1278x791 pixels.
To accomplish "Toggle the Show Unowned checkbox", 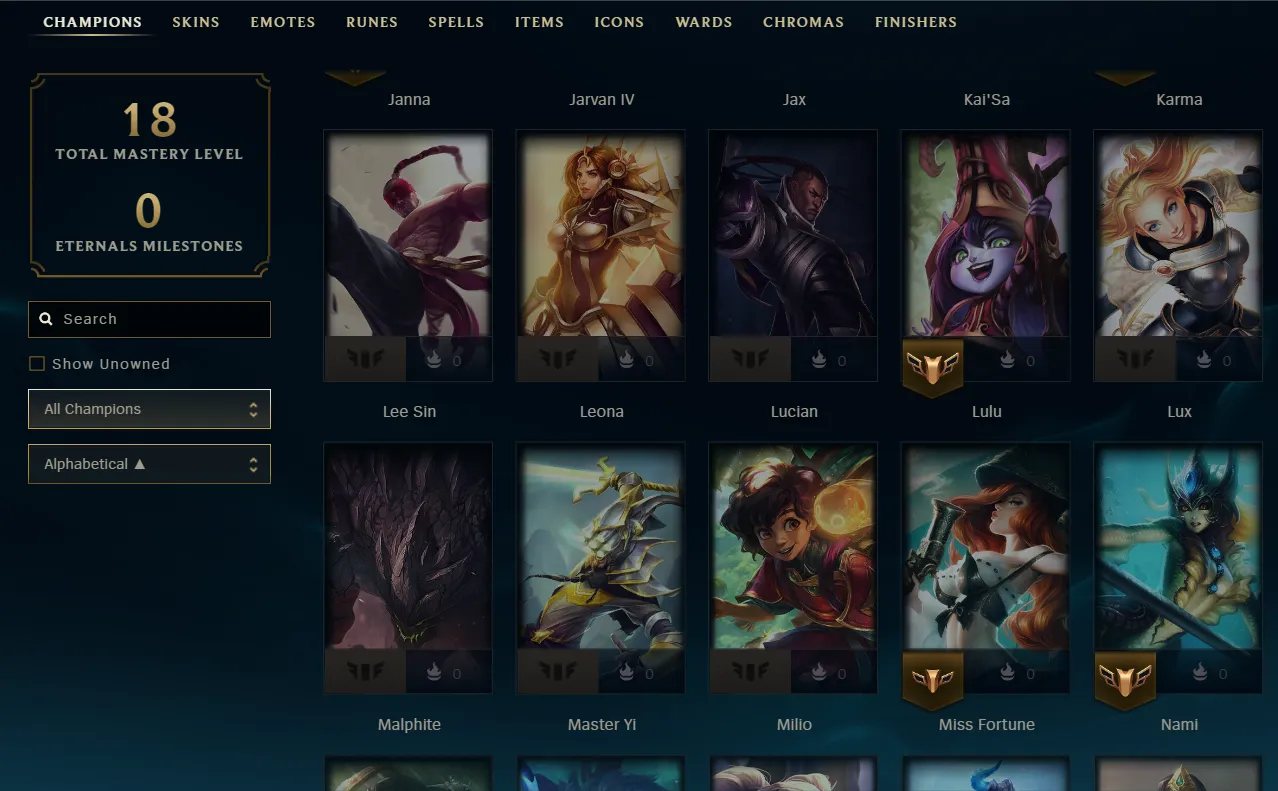I will coord(37,364).
